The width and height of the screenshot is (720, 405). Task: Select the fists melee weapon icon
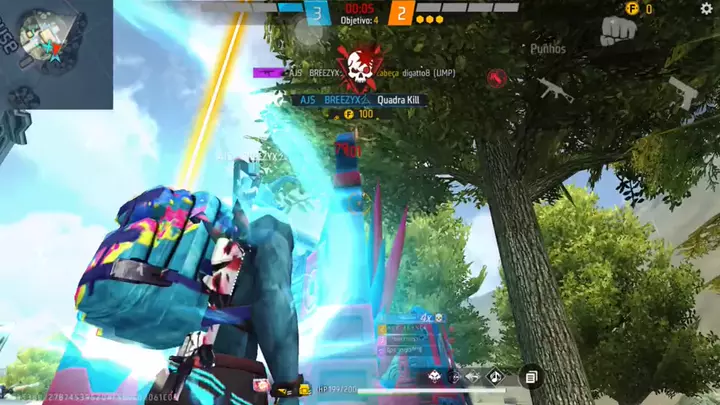(618, 30)
